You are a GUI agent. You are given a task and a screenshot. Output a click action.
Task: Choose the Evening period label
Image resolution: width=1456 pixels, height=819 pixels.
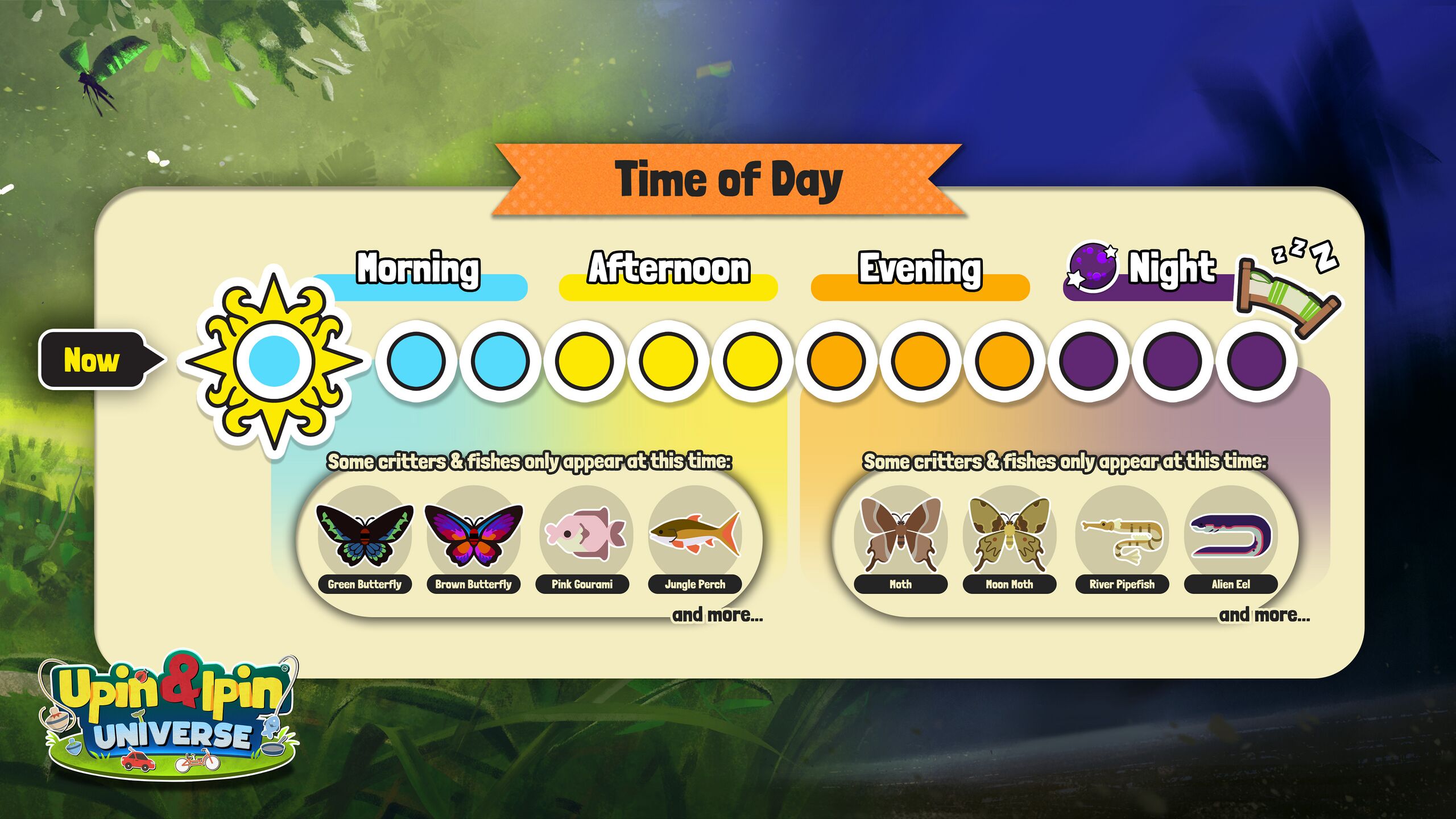click(x=920, y=268)
